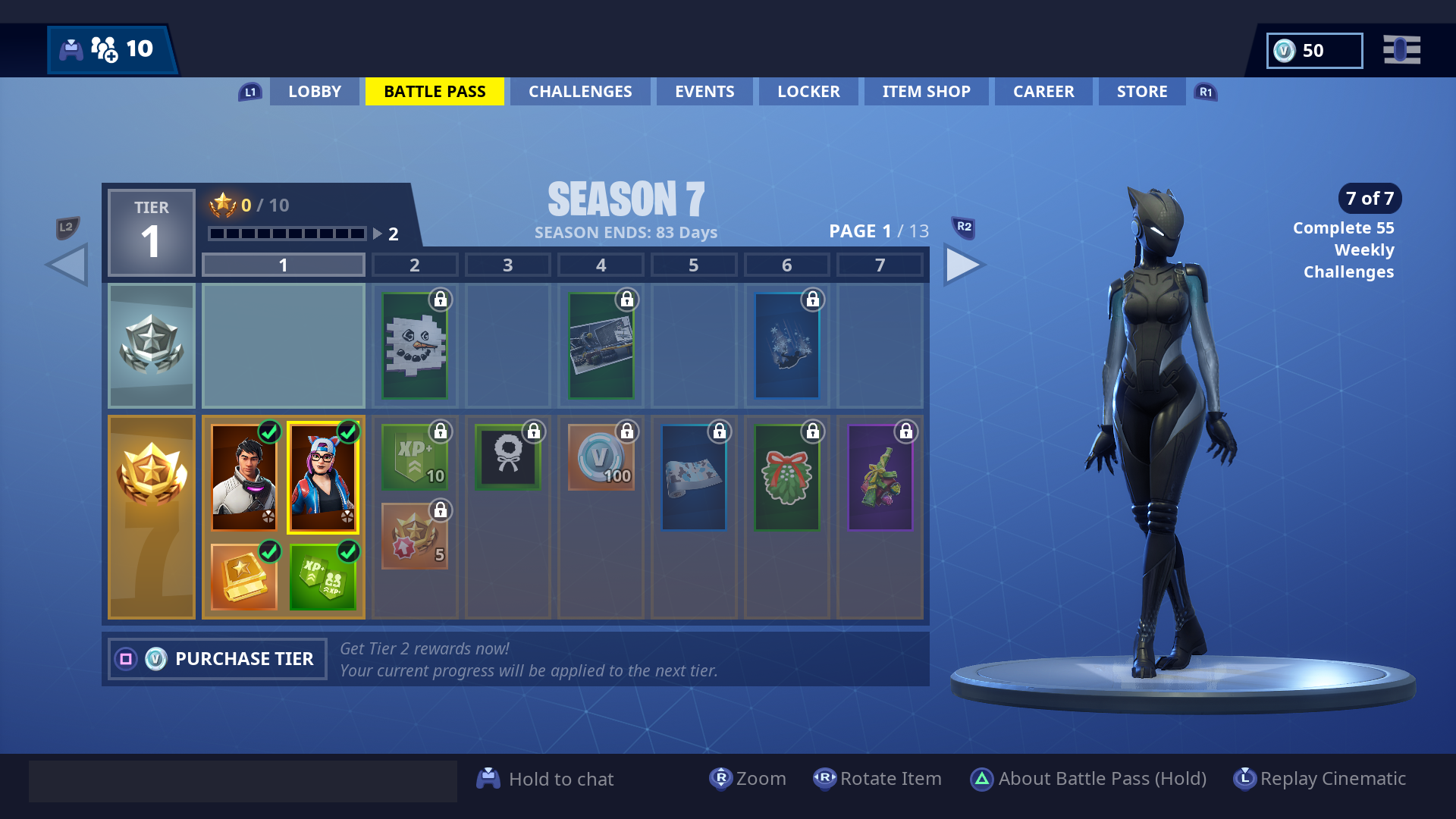
Task: Expand the About Battle Pass option
Action: 983,778
